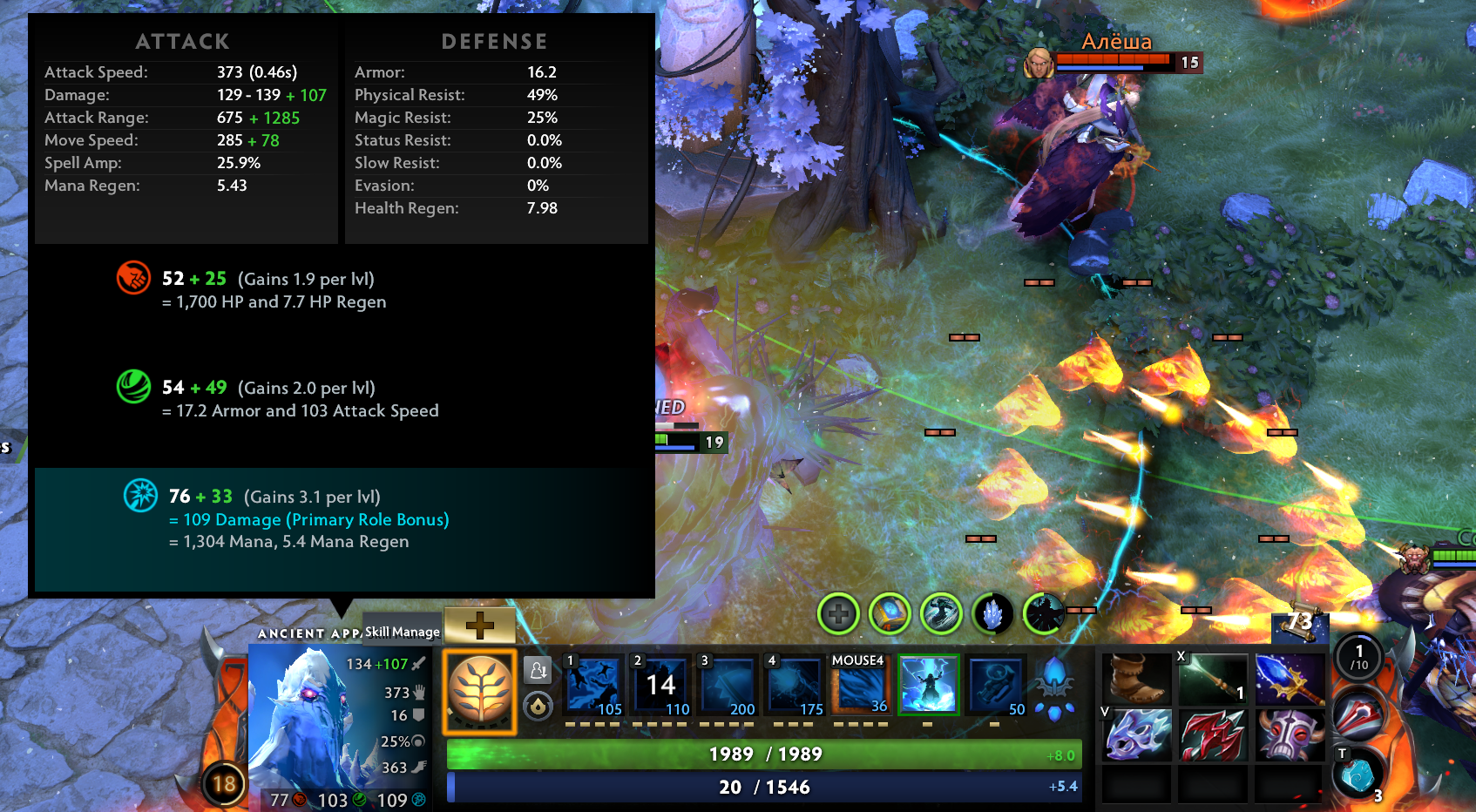Use the Magic Wand with 1 charge

[1212, 679]
